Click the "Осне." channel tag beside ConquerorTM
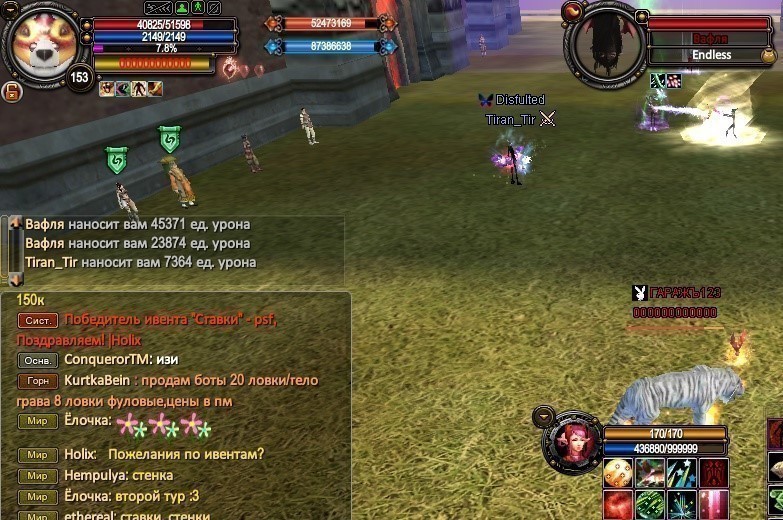 click(37, 360)
